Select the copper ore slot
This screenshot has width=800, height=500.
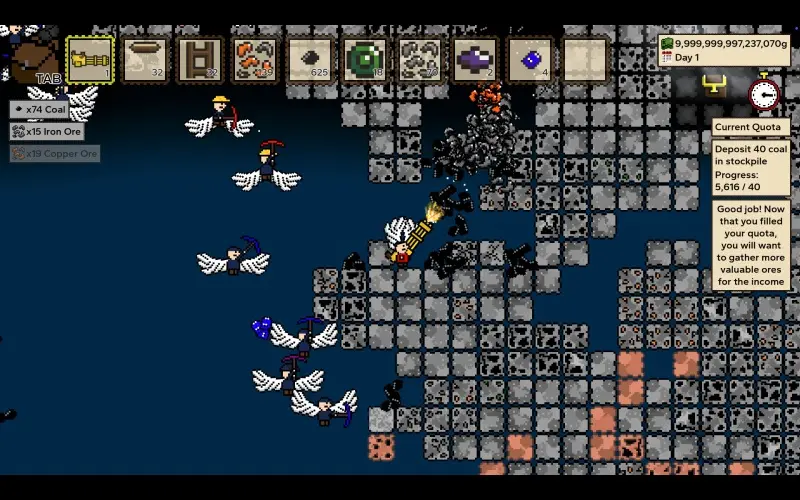256,59
